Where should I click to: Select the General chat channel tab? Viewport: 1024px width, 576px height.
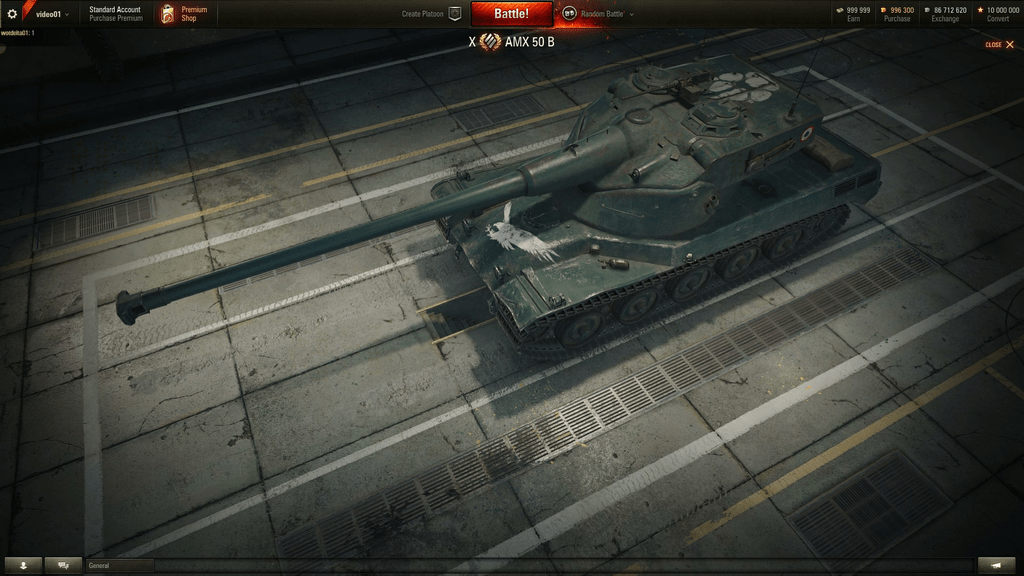click(x=120, y=565)
